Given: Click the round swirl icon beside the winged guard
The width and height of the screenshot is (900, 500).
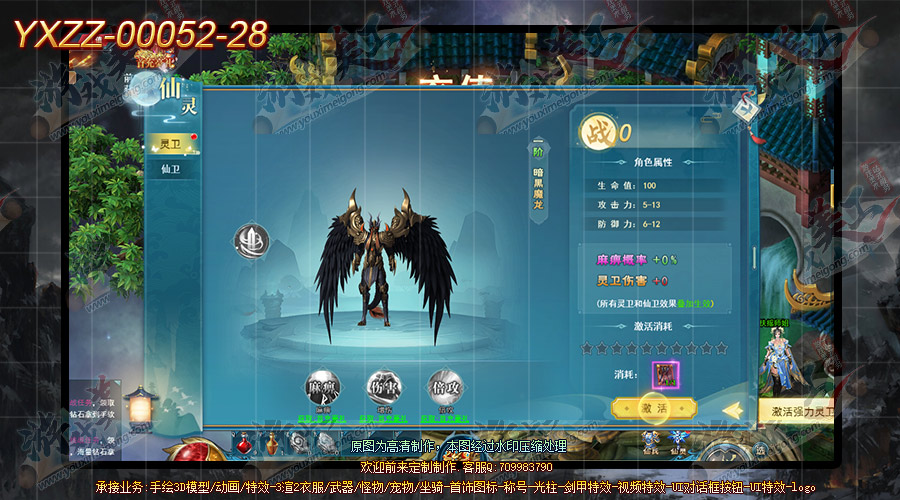Looking at the screenshot, I should (x=251, y=242).
